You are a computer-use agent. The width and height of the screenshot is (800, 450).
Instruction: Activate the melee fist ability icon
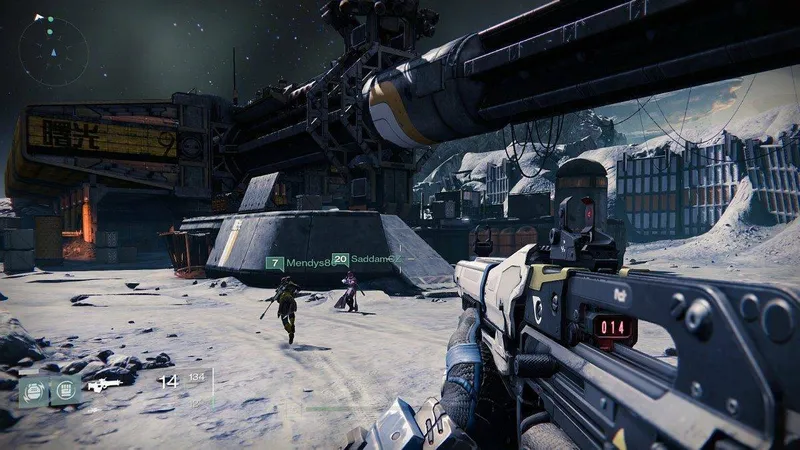tap(66, 387)
